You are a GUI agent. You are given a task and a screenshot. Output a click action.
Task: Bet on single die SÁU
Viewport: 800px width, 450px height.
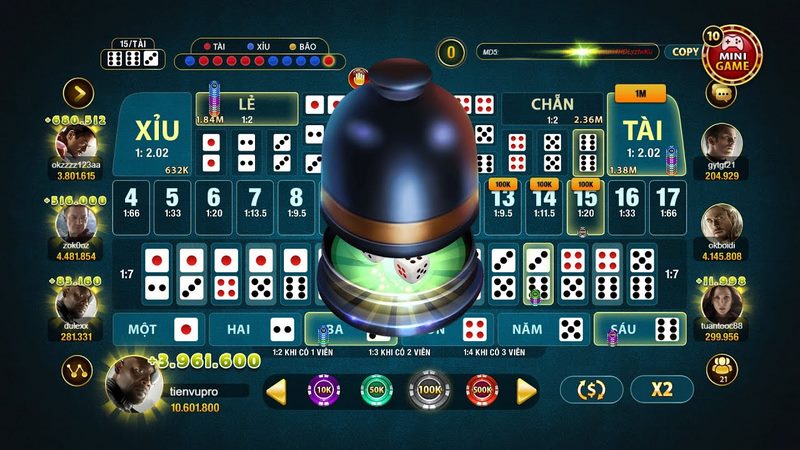click(638, 328)
